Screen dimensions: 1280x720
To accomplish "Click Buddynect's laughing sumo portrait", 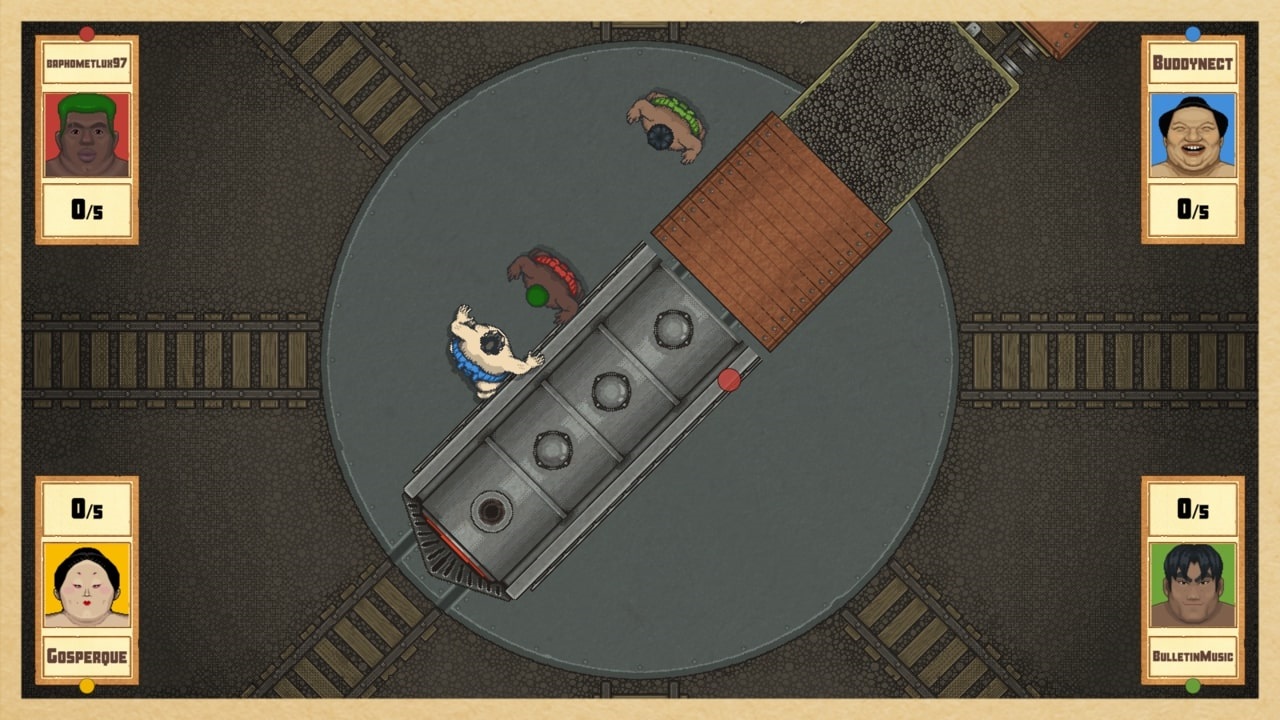I will pos(1193,137).
